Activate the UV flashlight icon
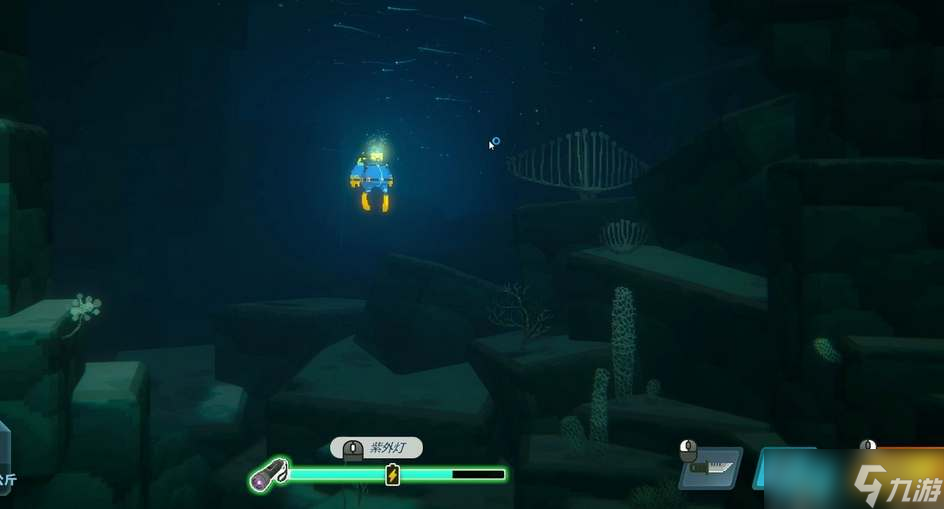This screenshot has width=944, height=509. (x=269, y=474)
